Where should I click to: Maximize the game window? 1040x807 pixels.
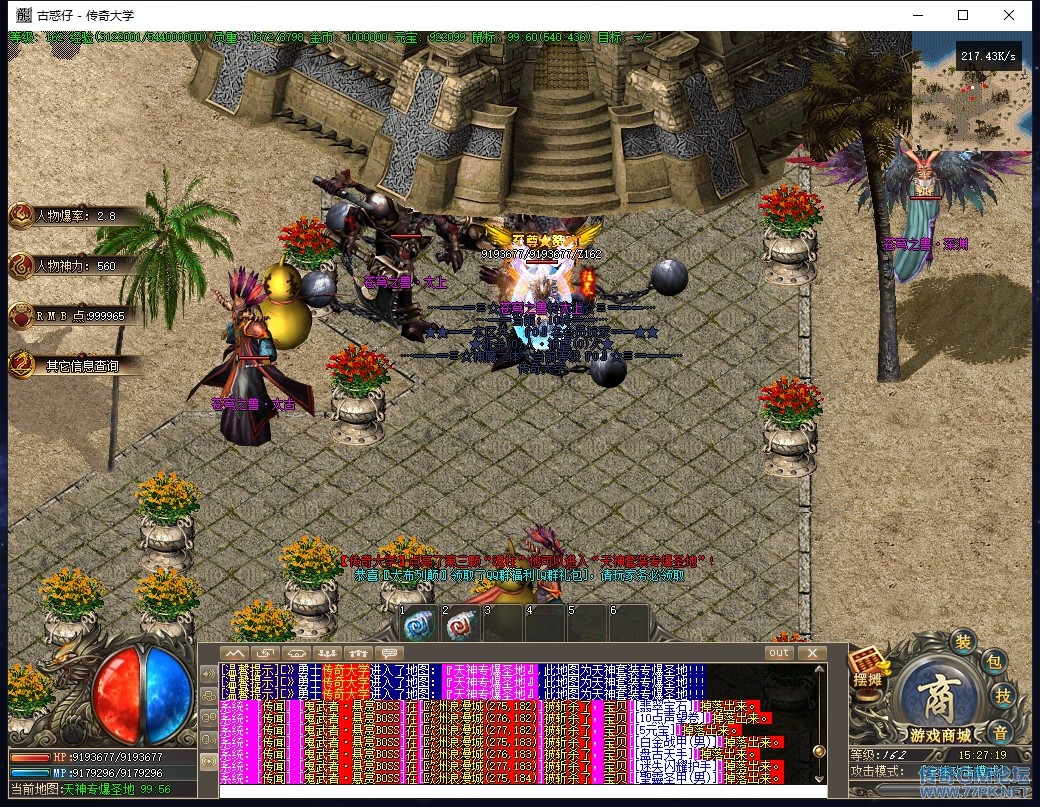(963, 15)
